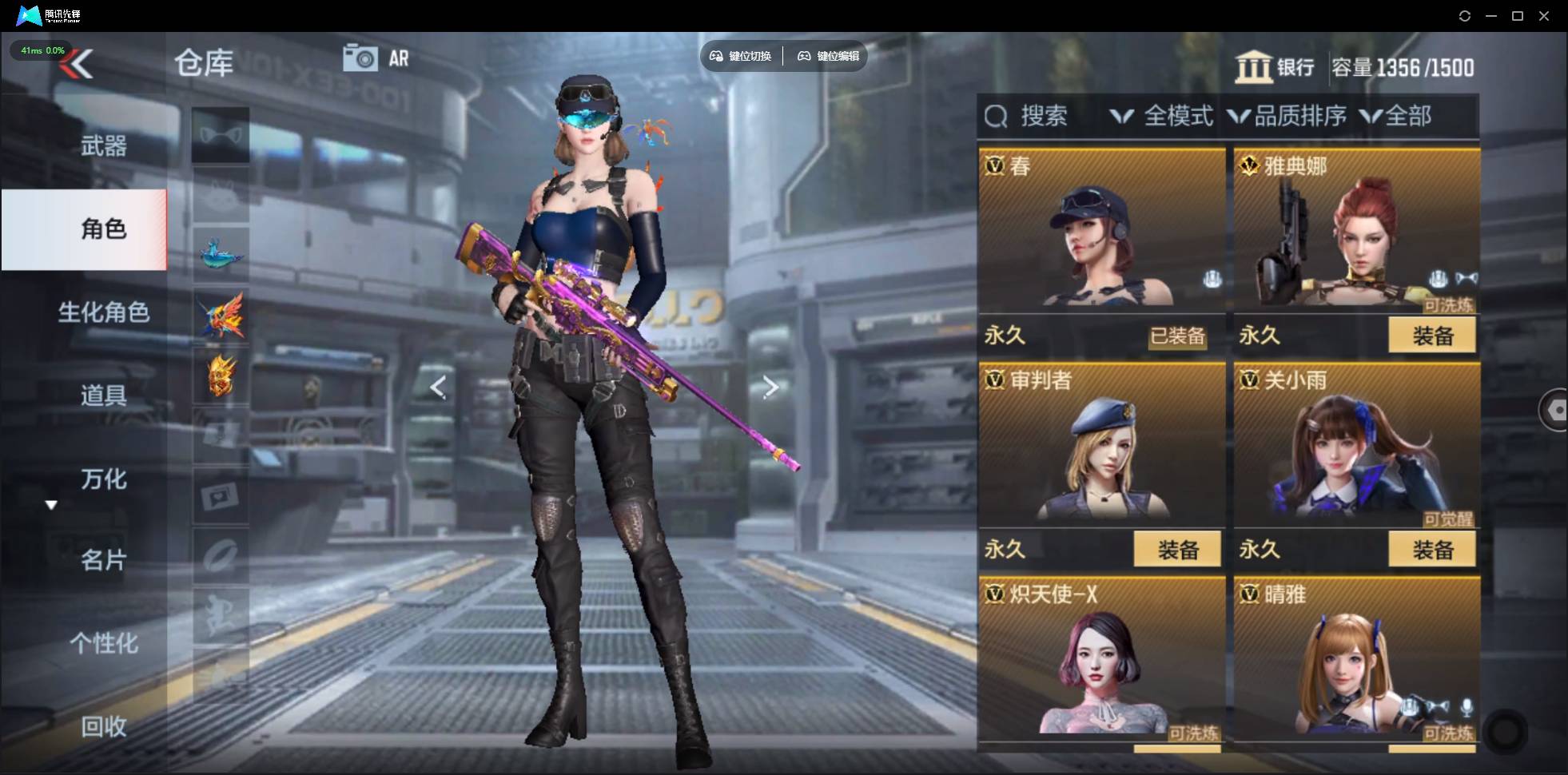Switch to the 名片 tab

[x=103, y=560]
